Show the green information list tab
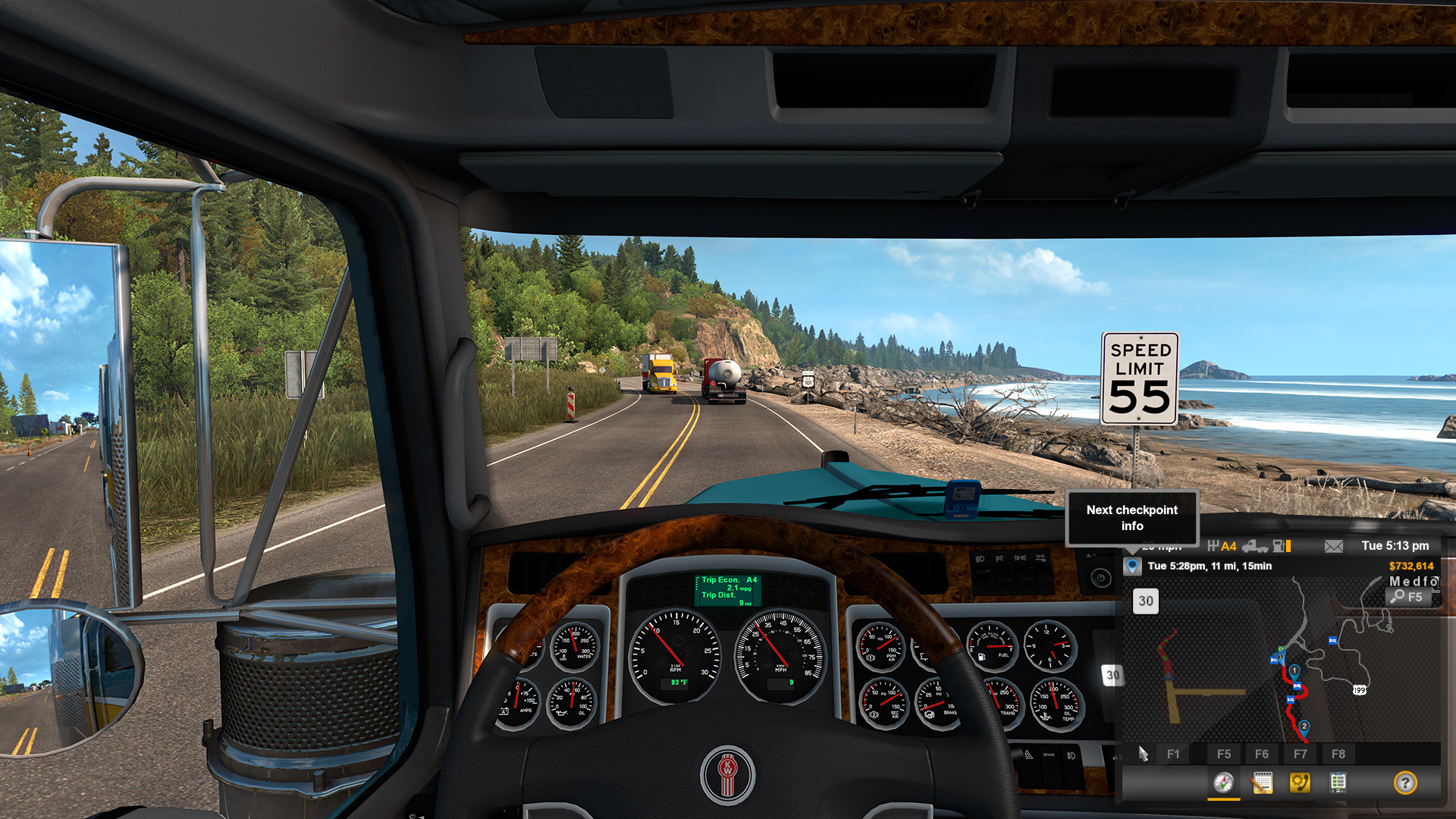The width and height of the screenshot is (1456, 819). [x=1338, y=783]
